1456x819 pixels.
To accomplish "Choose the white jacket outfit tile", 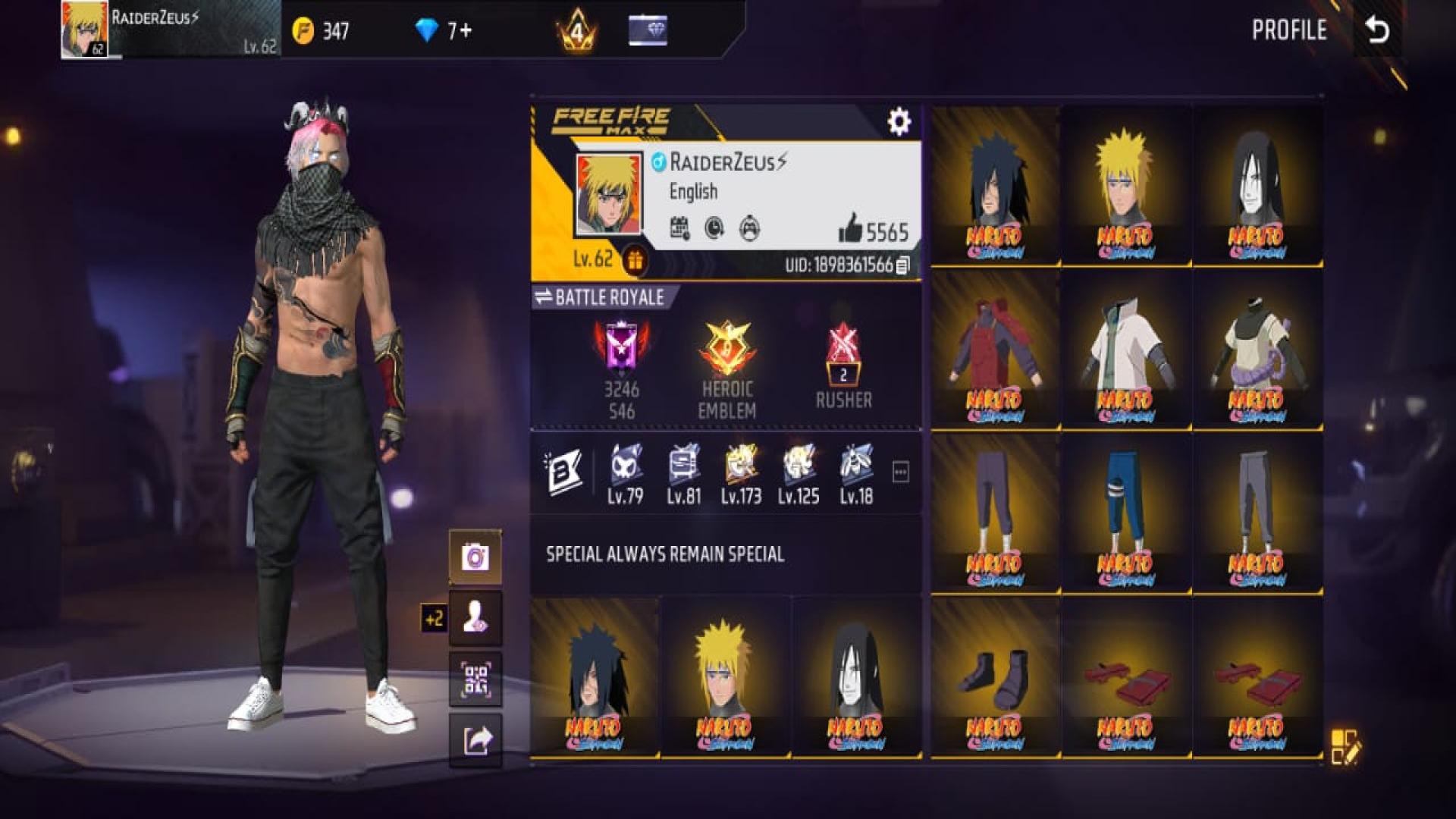I will tap(1125, 349).
